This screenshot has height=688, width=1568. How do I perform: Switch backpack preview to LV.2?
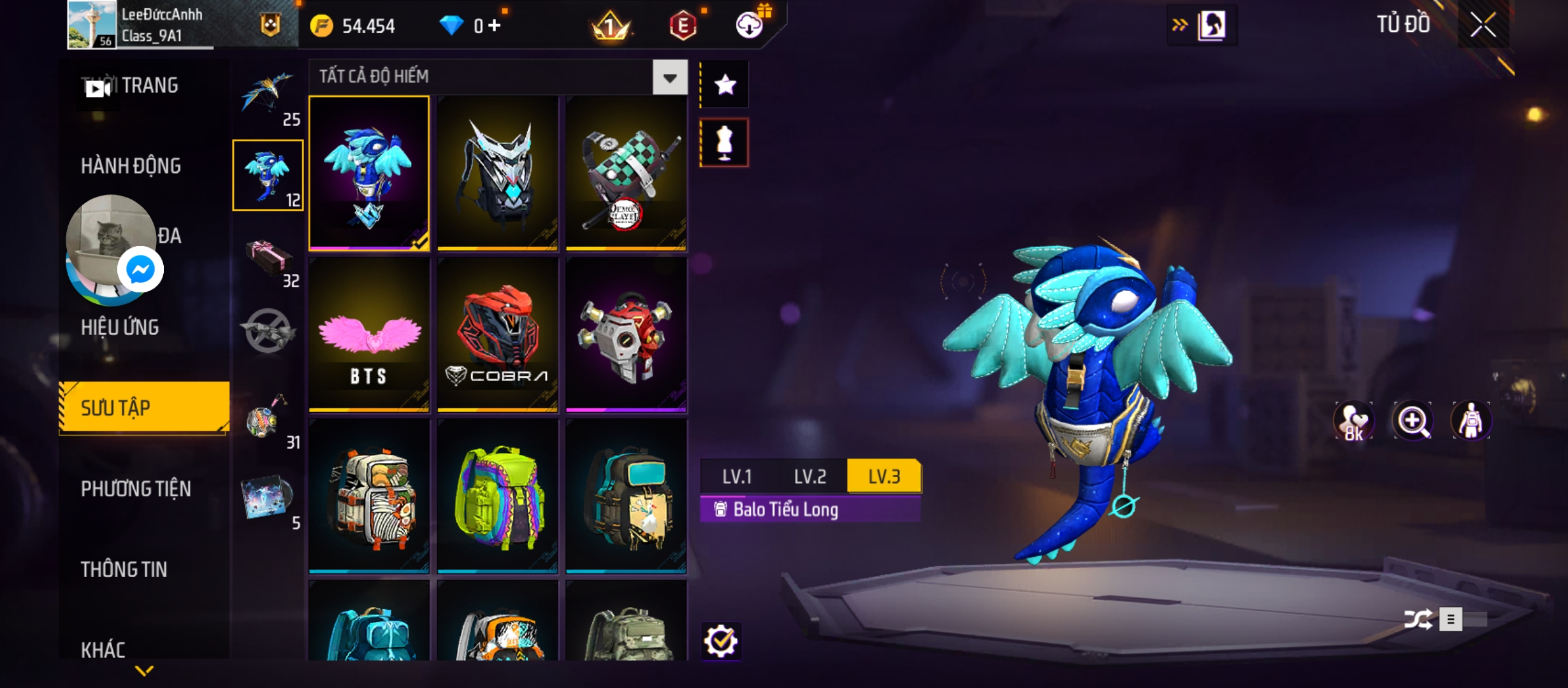(x=809, y=477)
